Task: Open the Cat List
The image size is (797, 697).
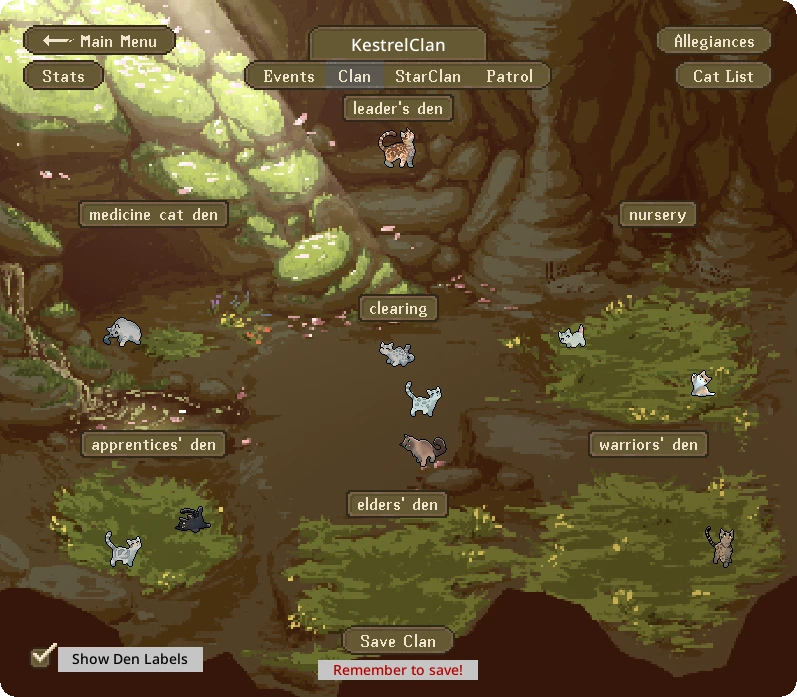Action: [722, 76]
